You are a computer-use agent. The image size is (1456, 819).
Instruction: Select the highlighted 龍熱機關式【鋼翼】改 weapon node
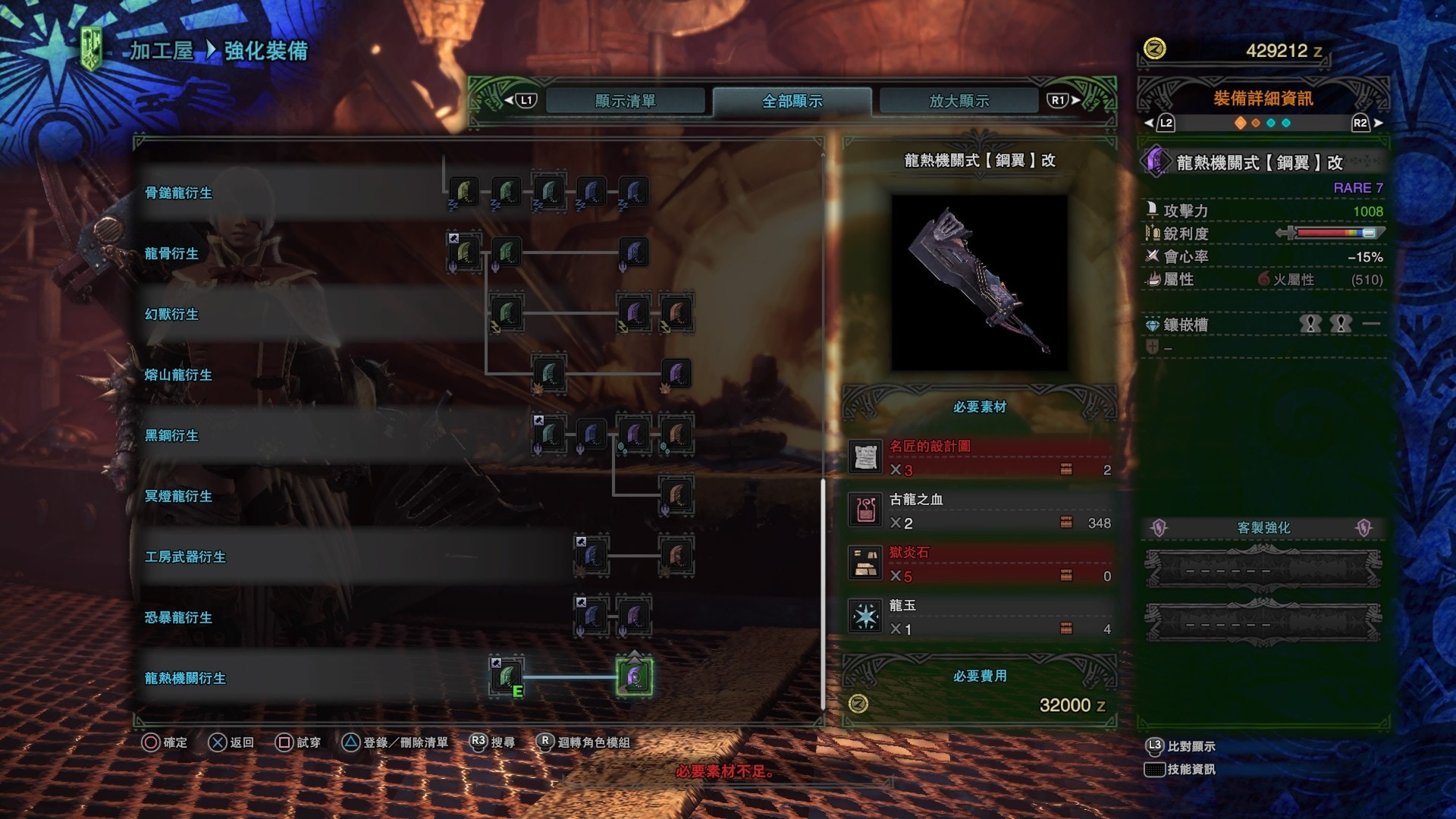(x=633, y=677)
